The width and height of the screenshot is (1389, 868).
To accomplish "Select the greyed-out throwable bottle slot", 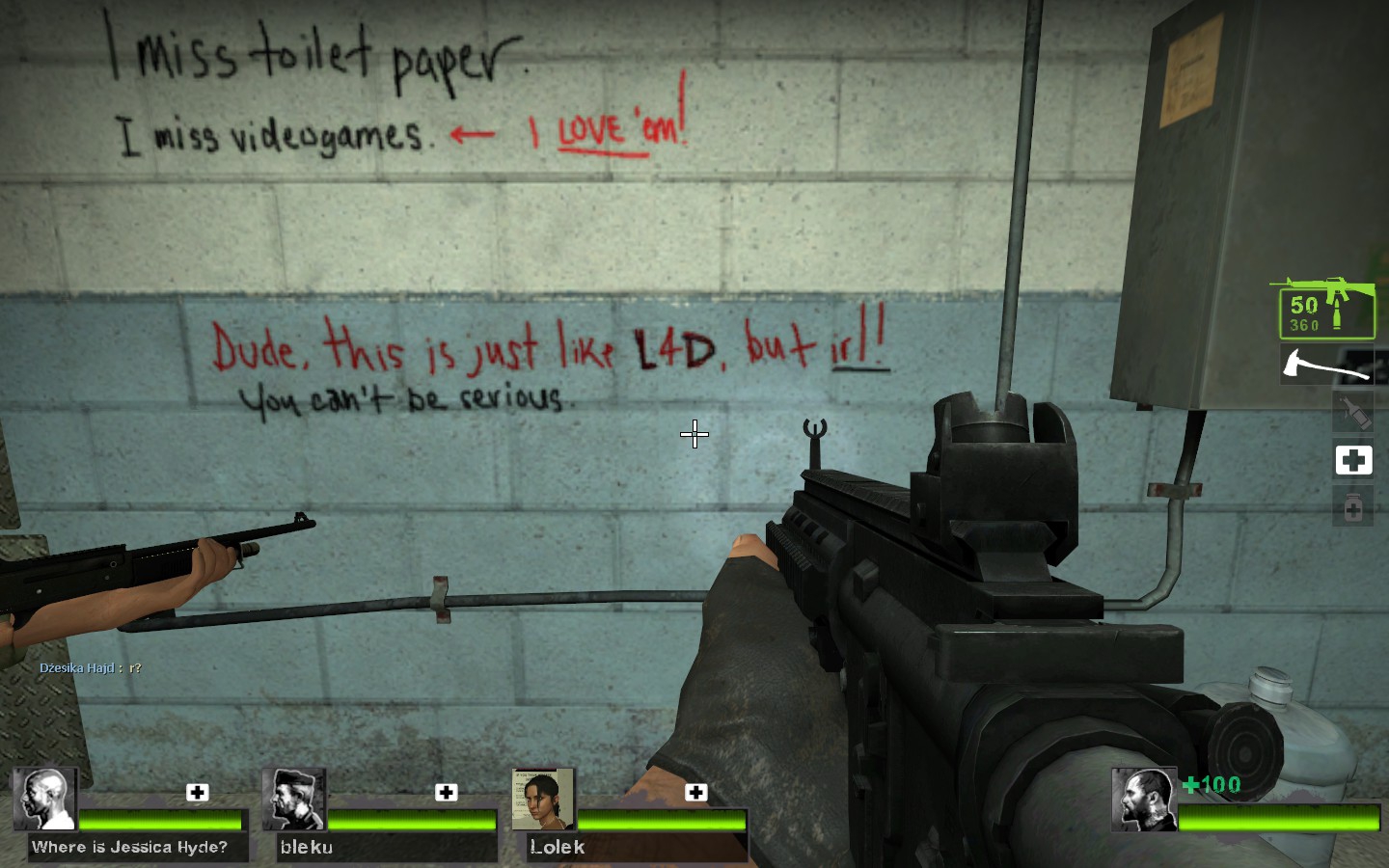I will pyautogui.click(x=1353, y=413).
